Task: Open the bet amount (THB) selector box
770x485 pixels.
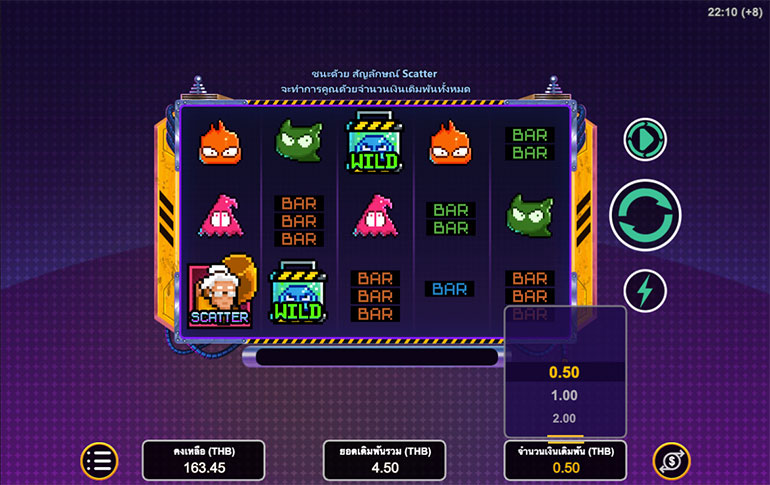Action: tap(565, 460)
